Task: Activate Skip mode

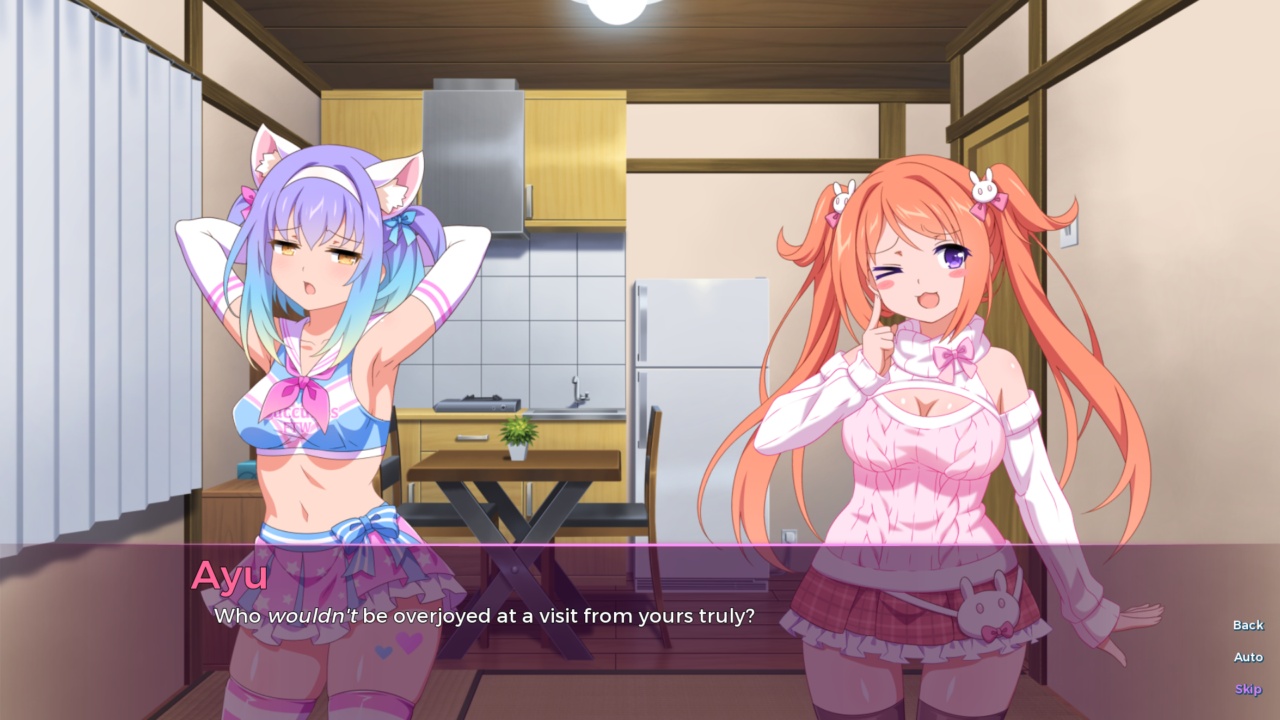Action: [1246, 688]
